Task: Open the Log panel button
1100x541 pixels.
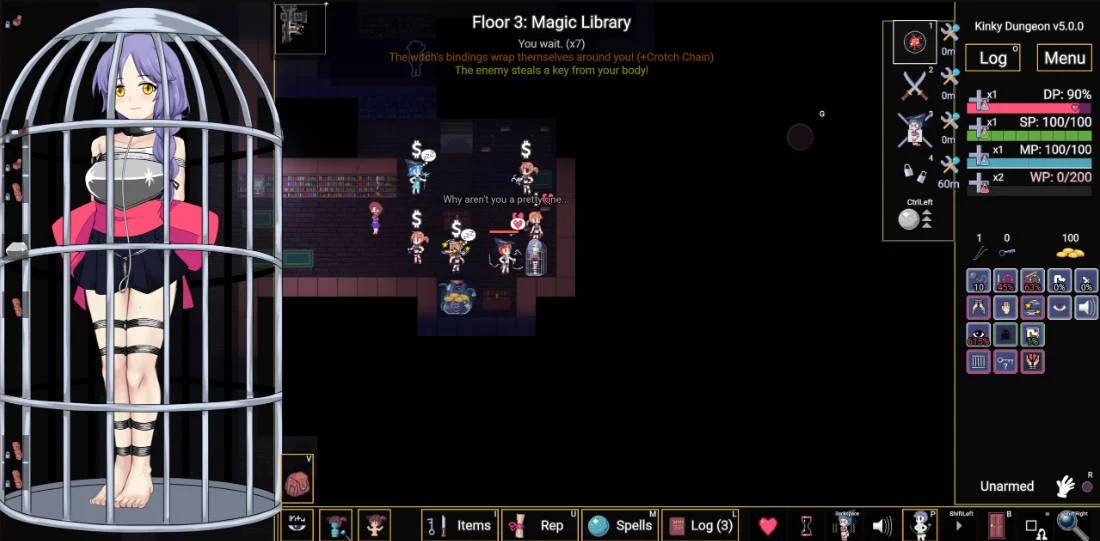Action: click(x=992, y=58)
